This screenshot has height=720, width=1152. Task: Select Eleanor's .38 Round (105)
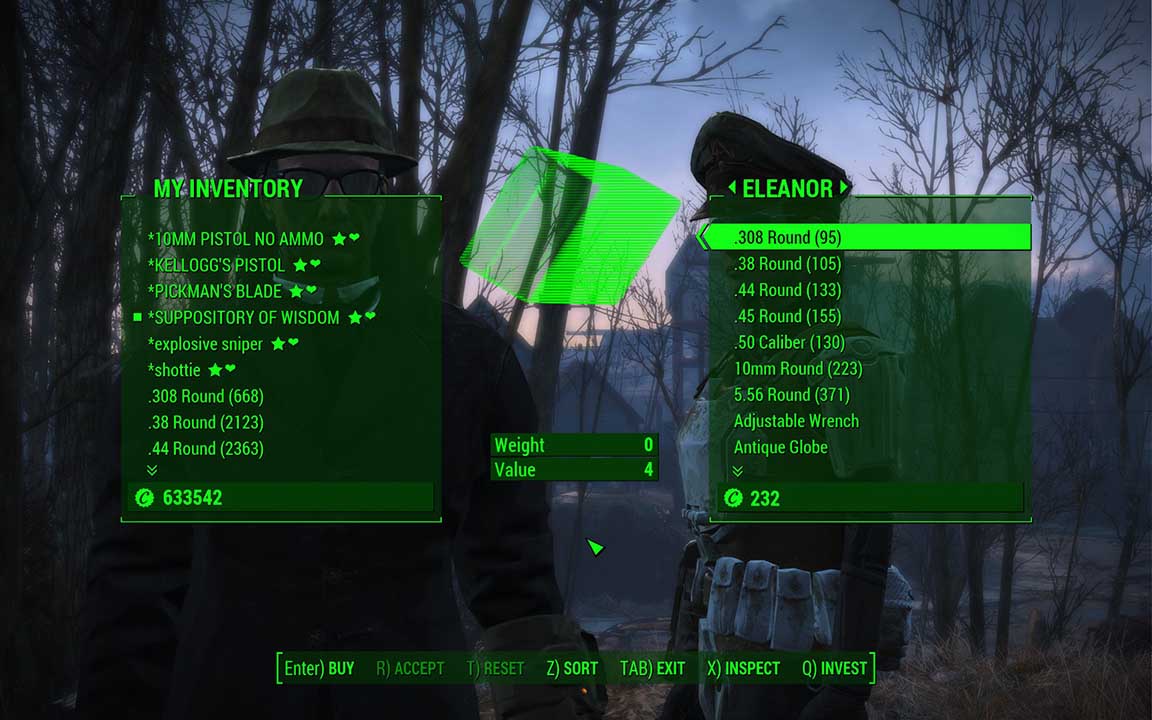[787, 264]
